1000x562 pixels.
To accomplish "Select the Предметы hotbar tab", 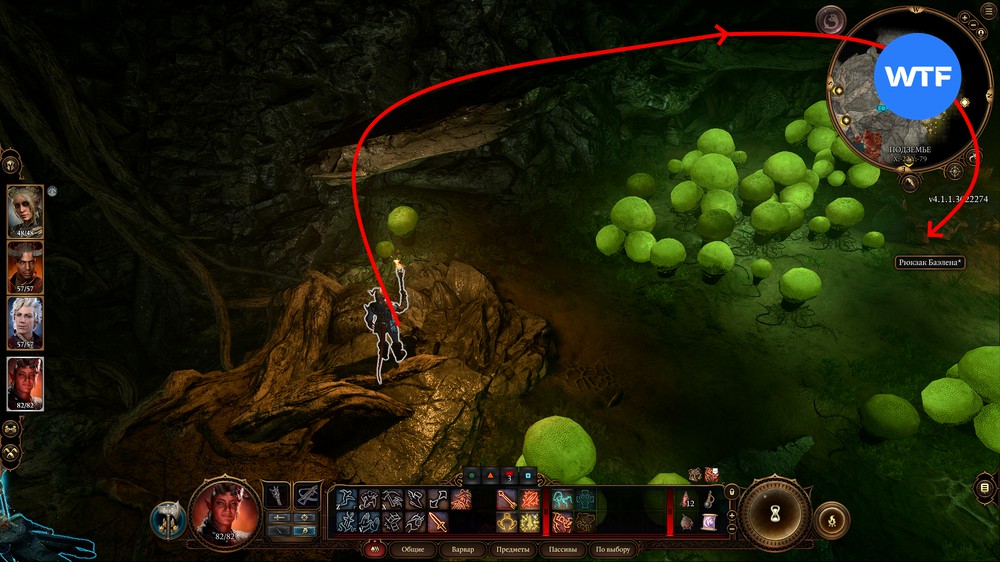I will click(512, 549).
